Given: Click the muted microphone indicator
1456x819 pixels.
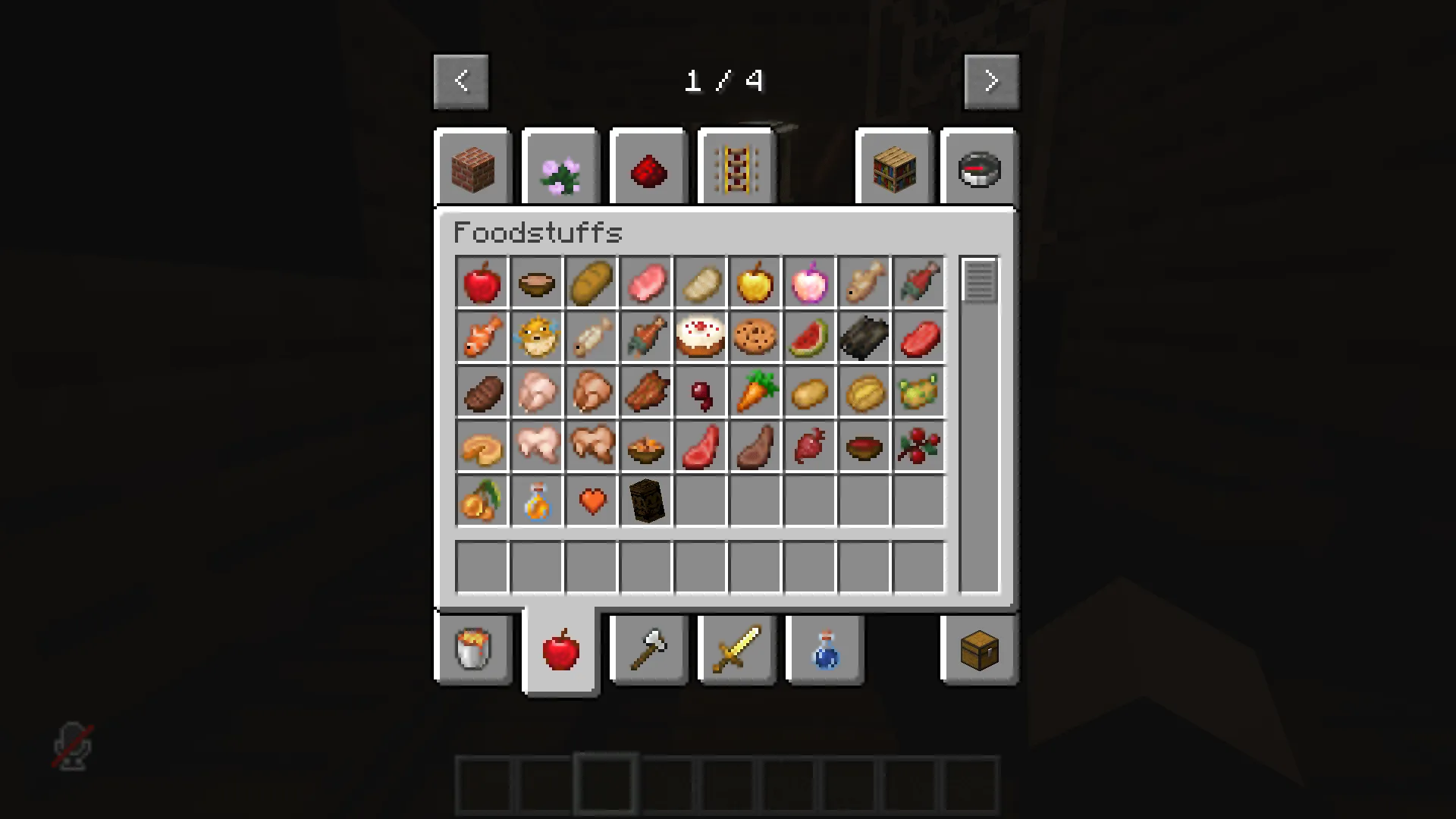Looking at the screenshot, I should 71,747.
